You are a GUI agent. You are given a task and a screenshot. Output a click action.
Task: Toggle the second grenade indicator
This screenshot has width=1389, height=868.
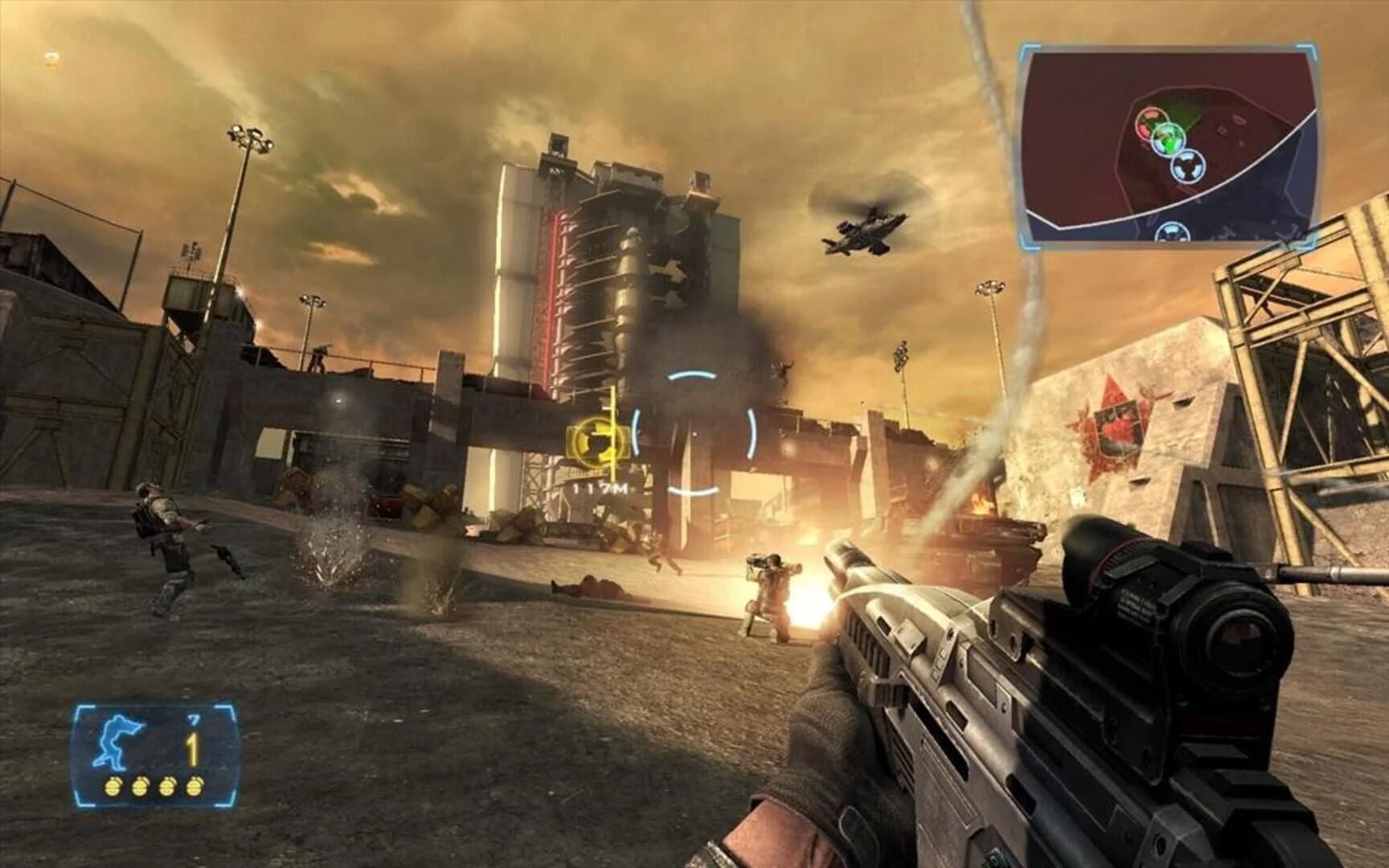[x=141, y=788]
